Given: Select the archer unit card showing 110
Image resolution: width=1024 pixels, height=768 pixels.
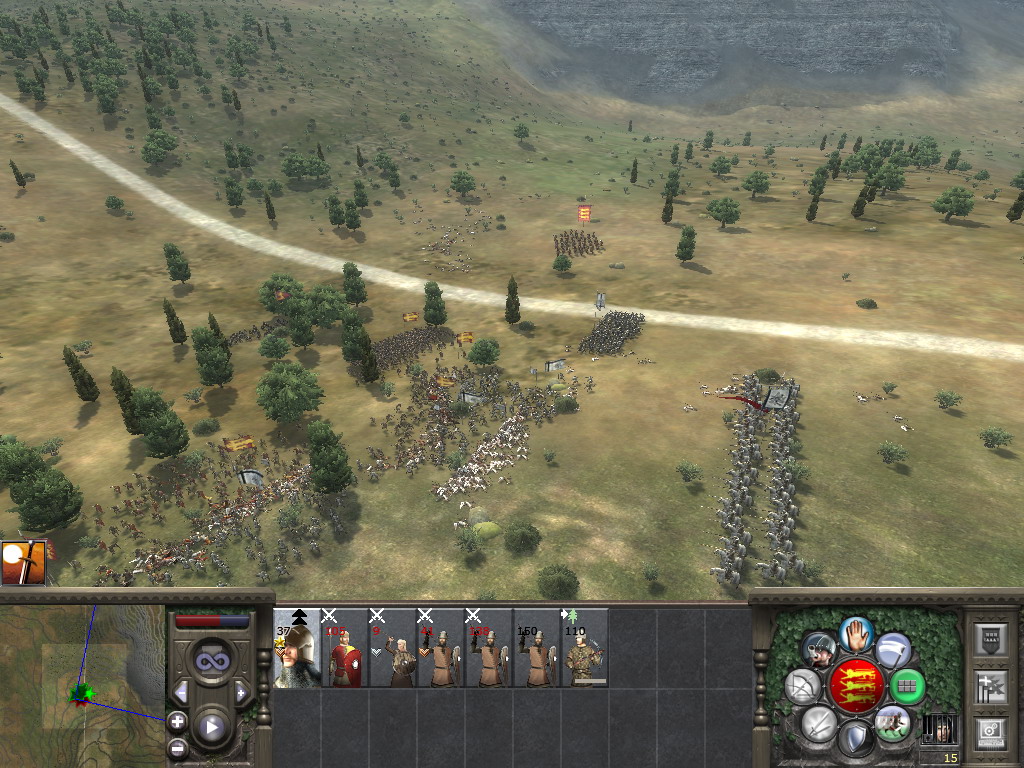Looking at the screenshot, I should pyautogui.click(x=585, y=648).
